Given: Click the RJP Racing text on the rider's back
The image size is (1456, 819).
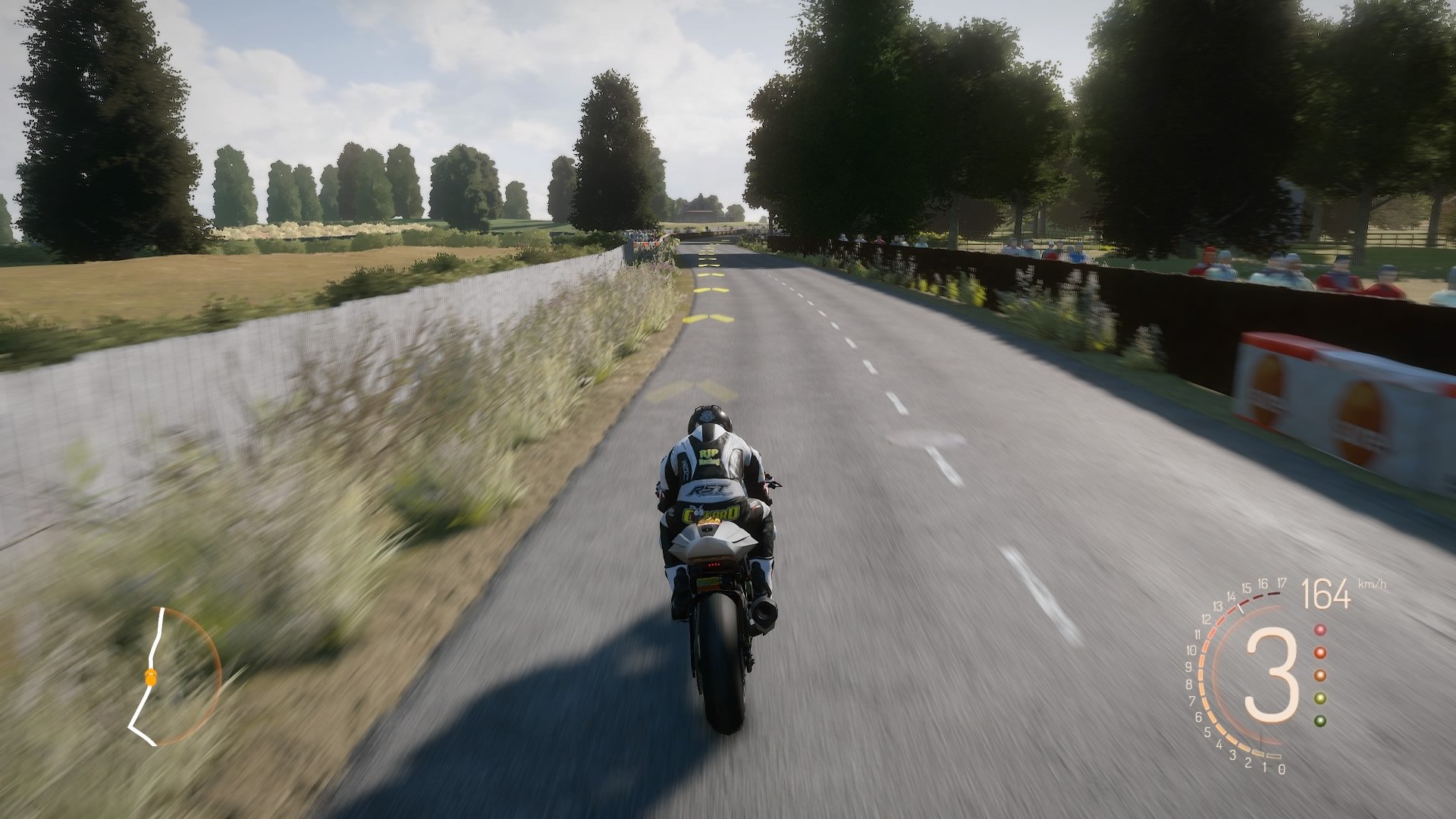Looking at the screenshot, I should point(709,457).
